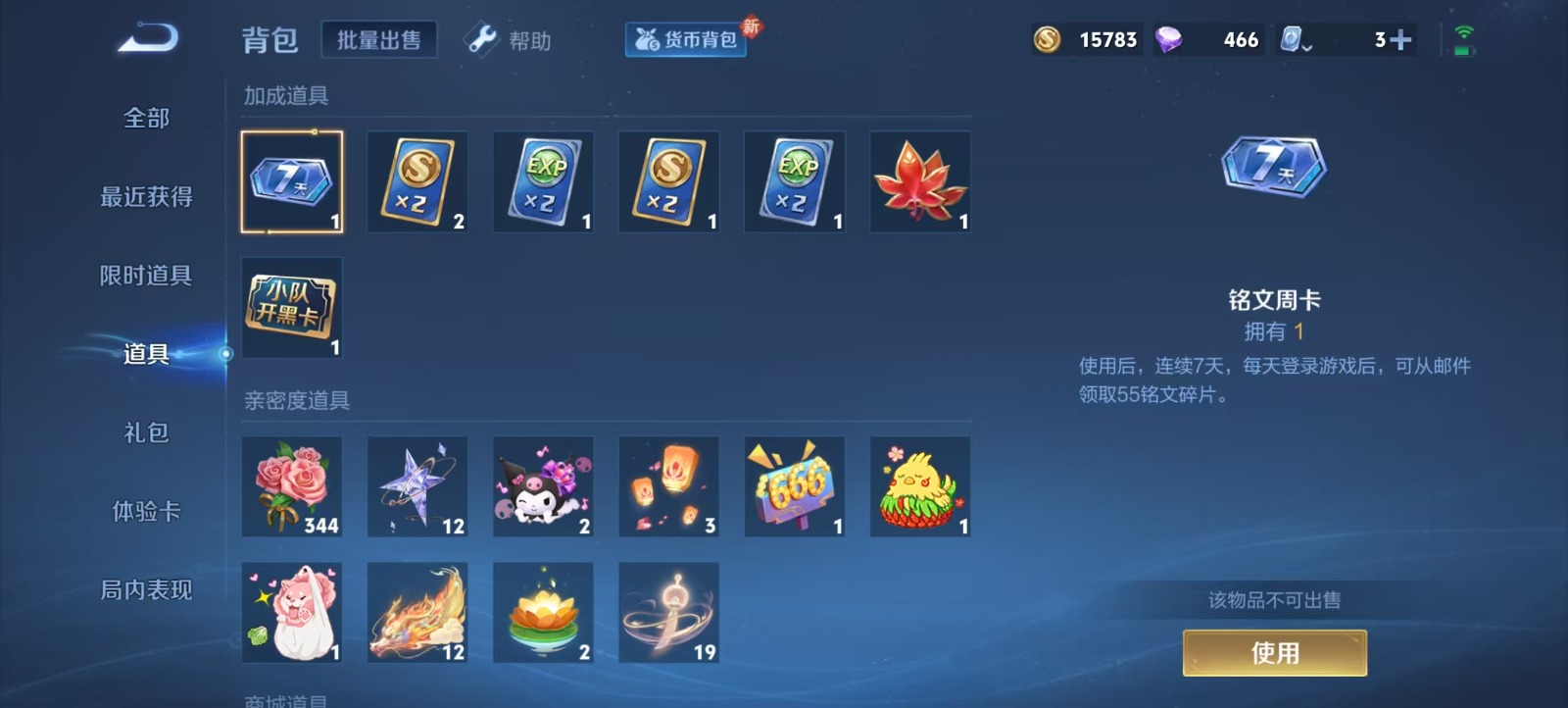Viewport: 1568px width, 708px height.
Task: Select the 小队开黑卡 item slot
Action: click(x=292, y=308)
